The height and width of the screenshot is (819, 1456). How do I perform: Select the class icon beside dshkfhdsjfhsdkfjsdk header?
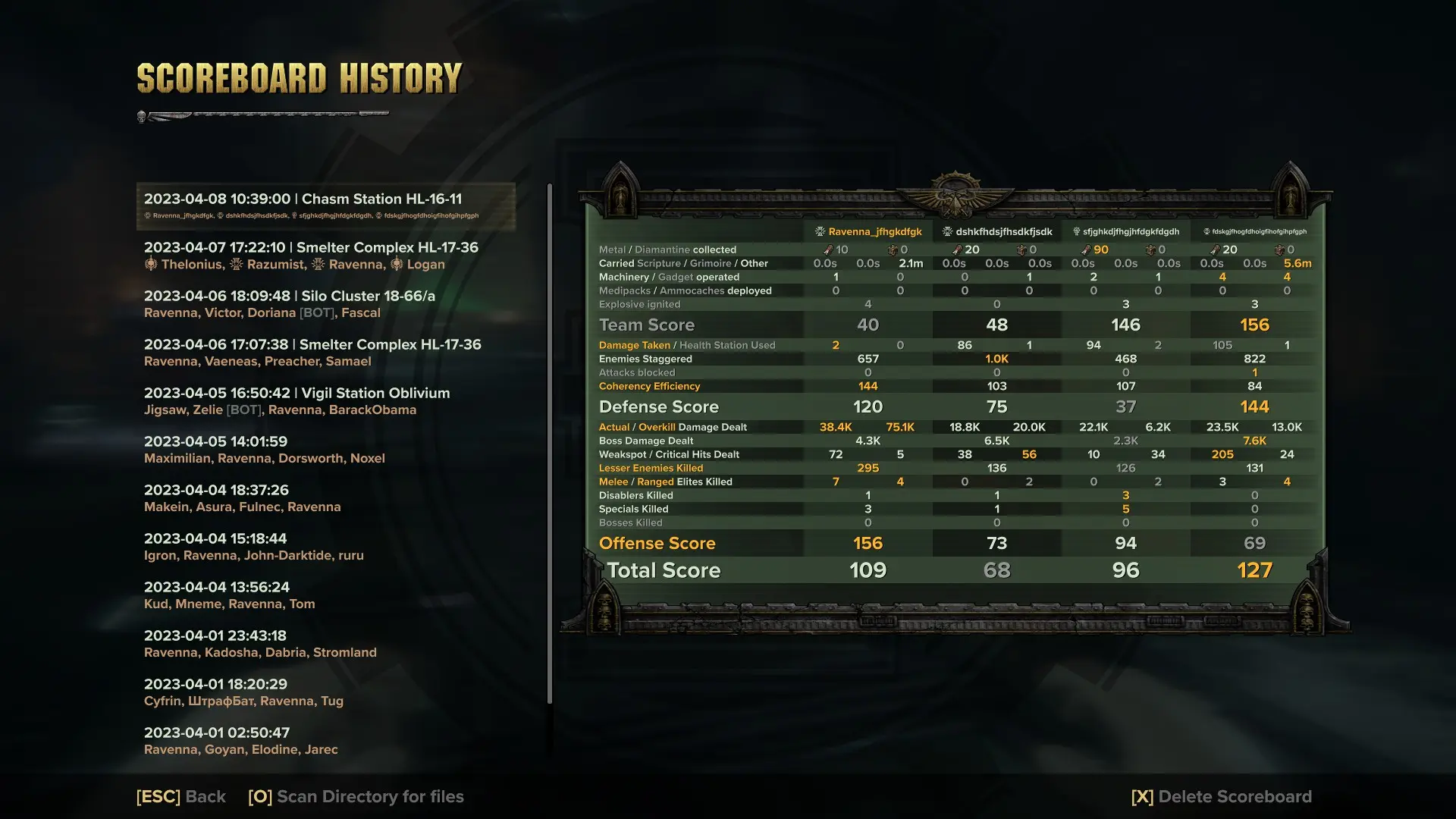click(948, 231)
